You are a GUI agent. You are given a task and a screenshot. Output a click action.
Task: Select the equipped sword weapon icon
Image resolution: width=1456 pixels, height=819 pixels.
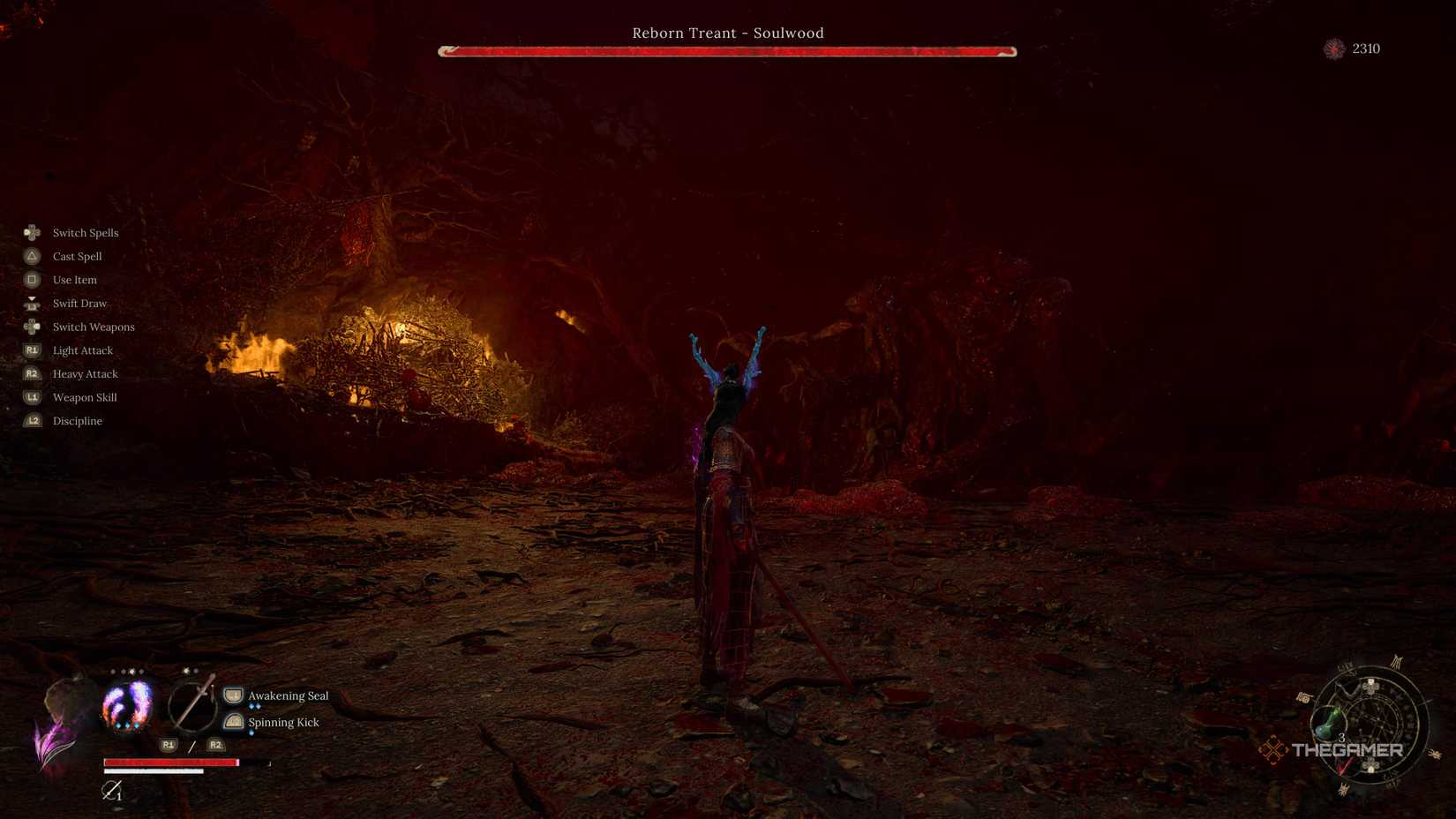196,706
